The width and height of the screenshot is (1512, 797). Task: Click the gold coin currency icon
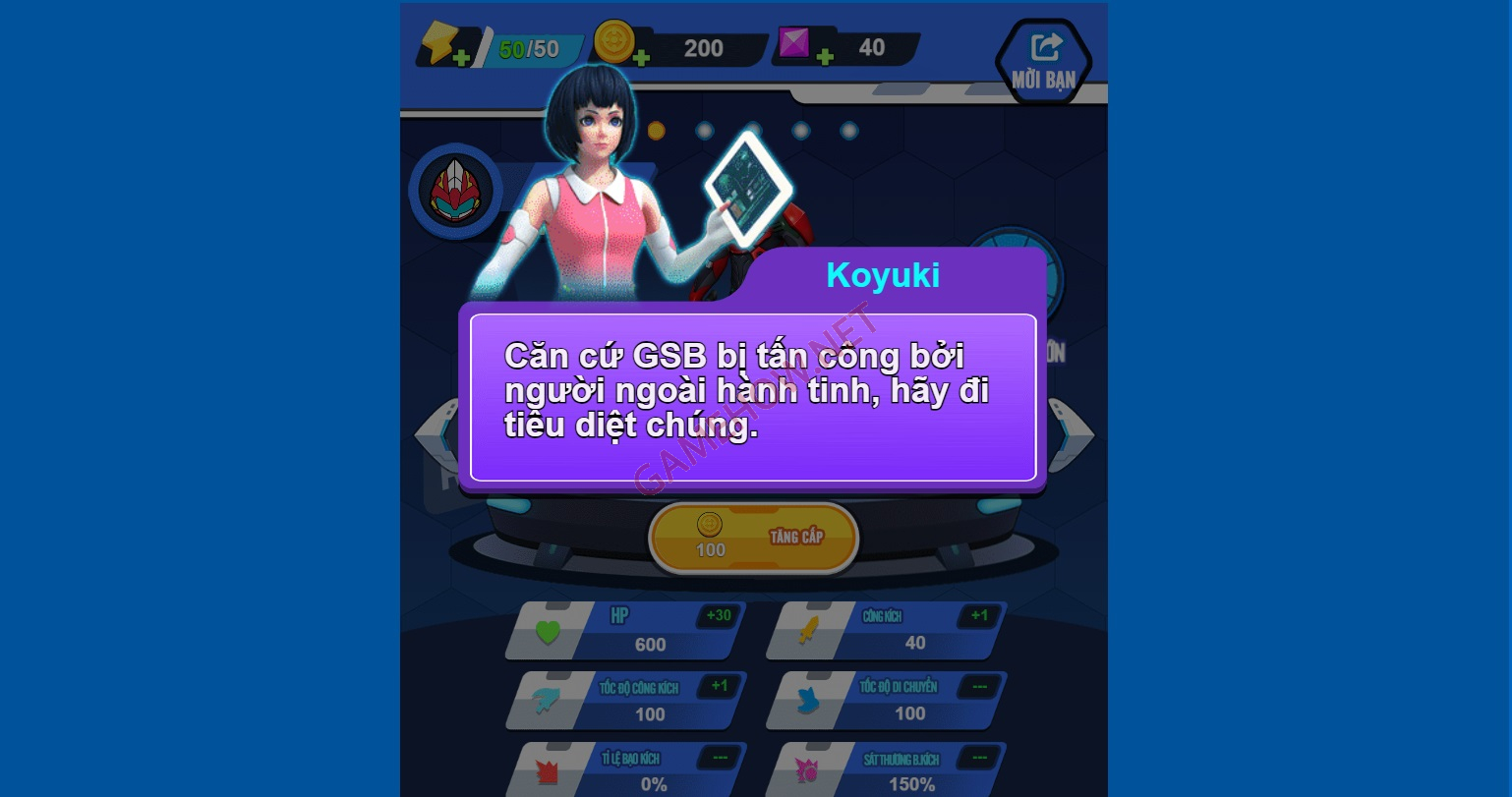[x=613, y=39]
